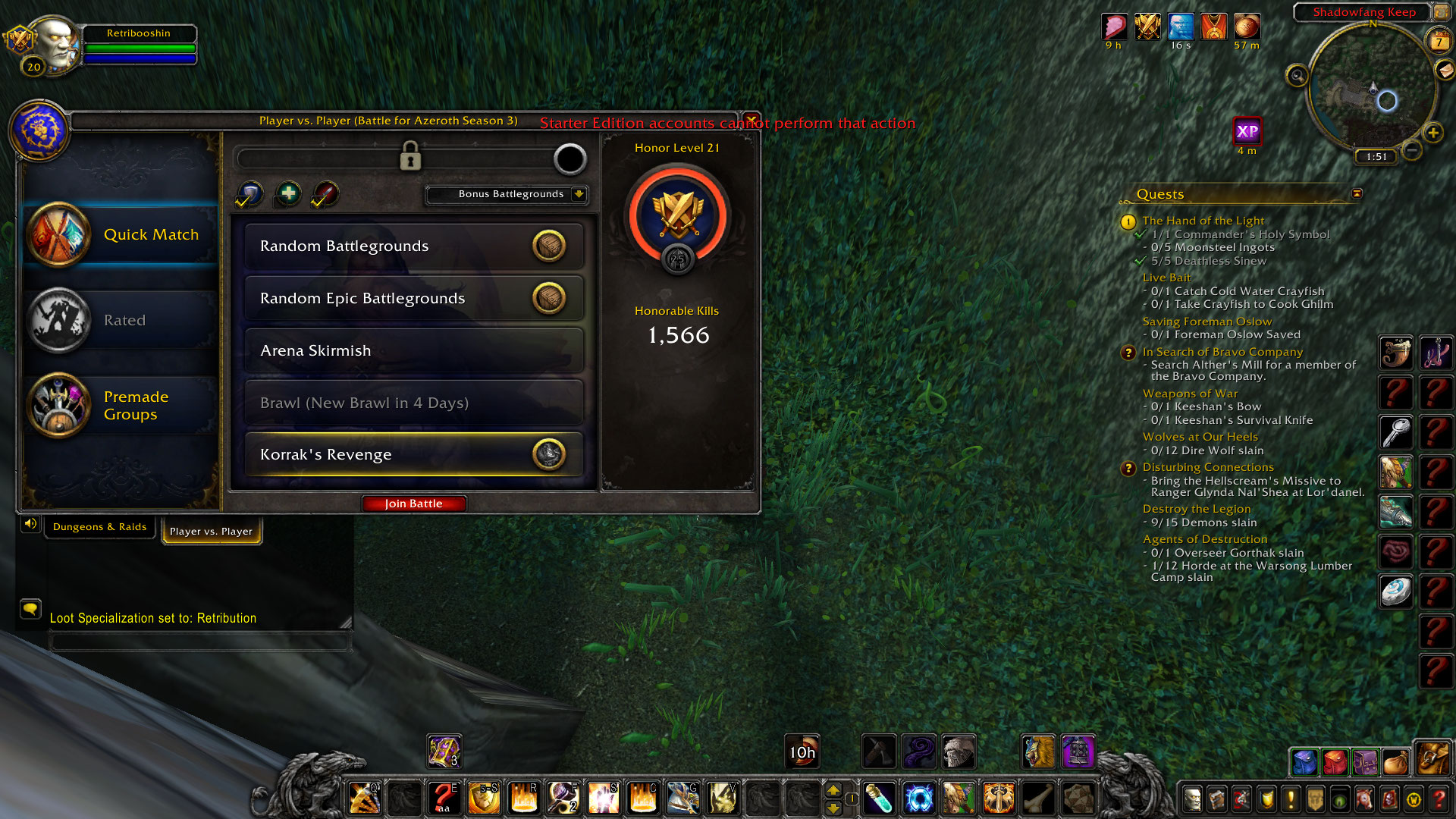Open the chat bubble menu button
1456x819 pixels.
click(30, 608)
